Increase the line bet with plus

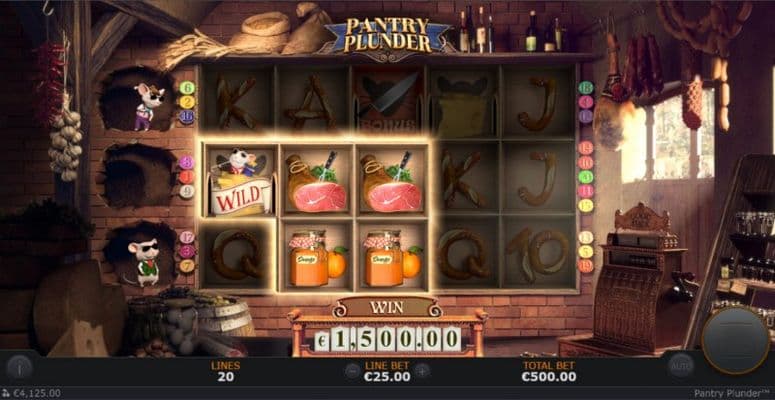coord(423,370)
